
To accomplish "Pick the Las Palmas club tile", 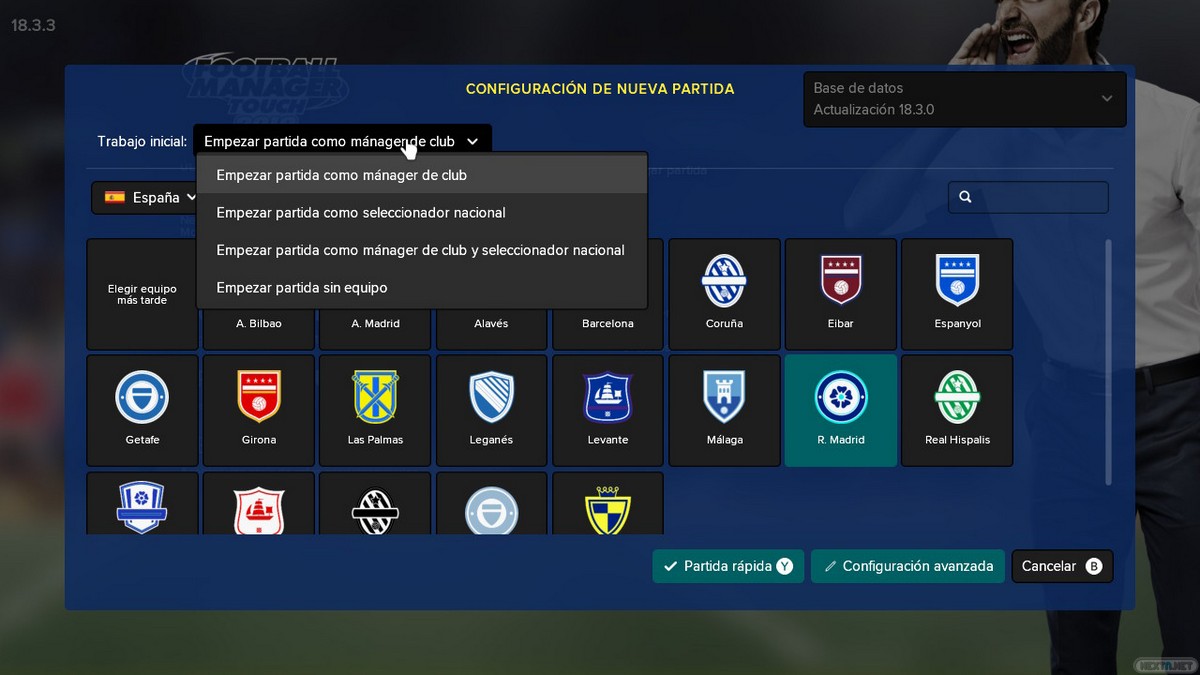I will click(x=375, y=410).
